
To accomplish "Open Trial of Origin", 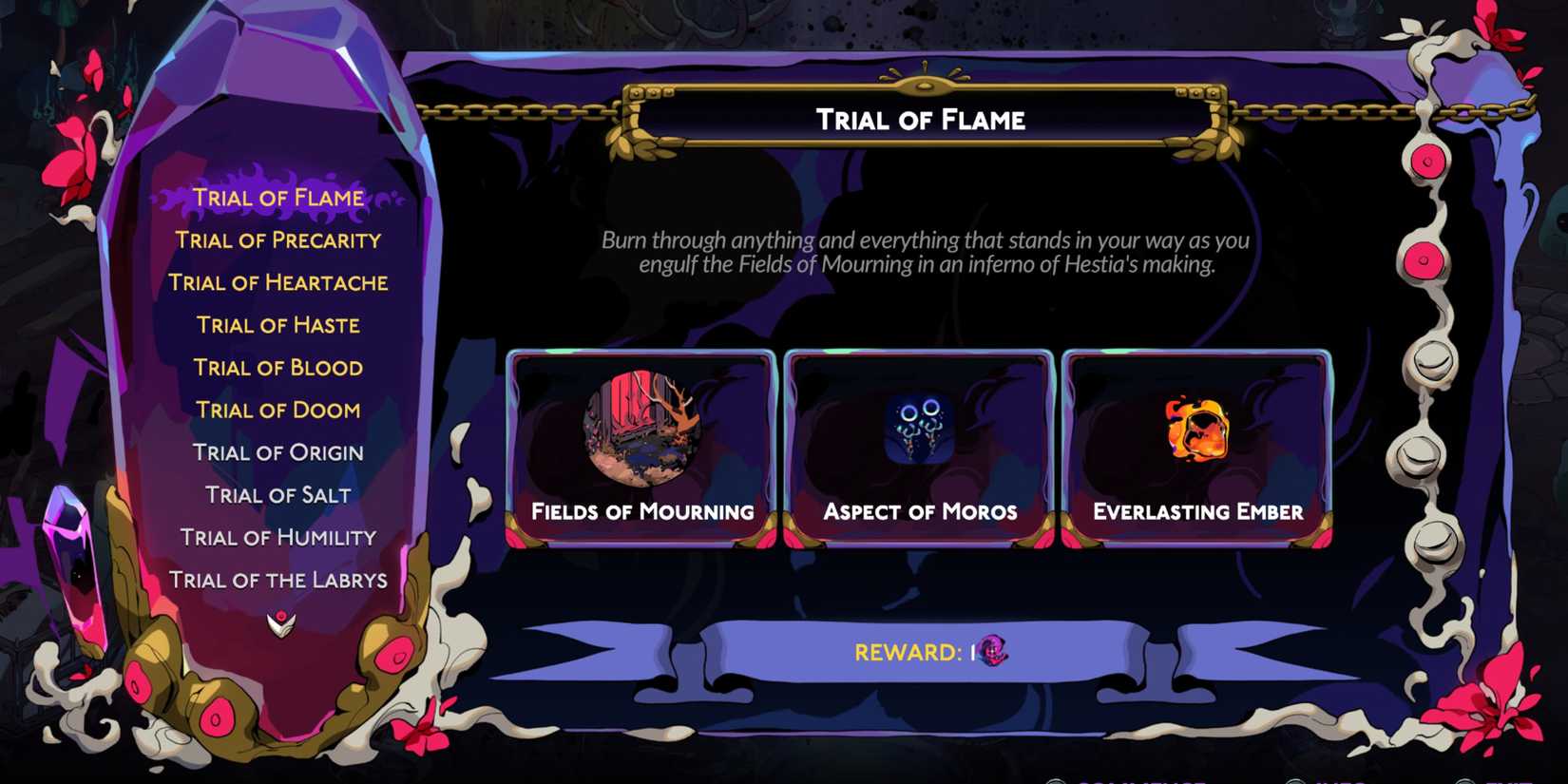I will 277,451.
